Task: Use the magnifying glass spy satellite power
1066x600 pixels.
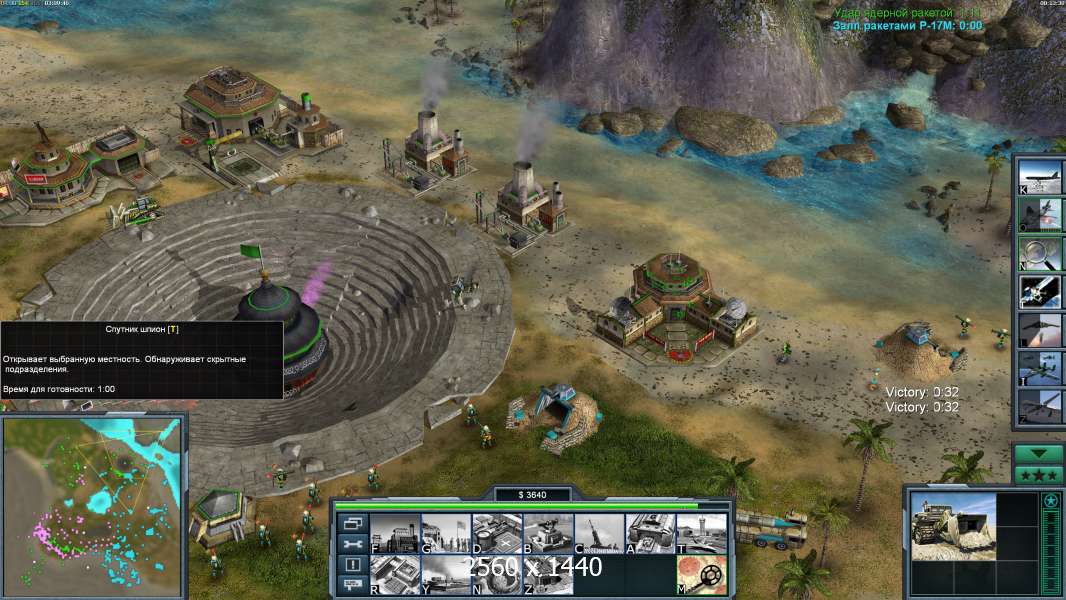Action: [x=1040, y=253]
